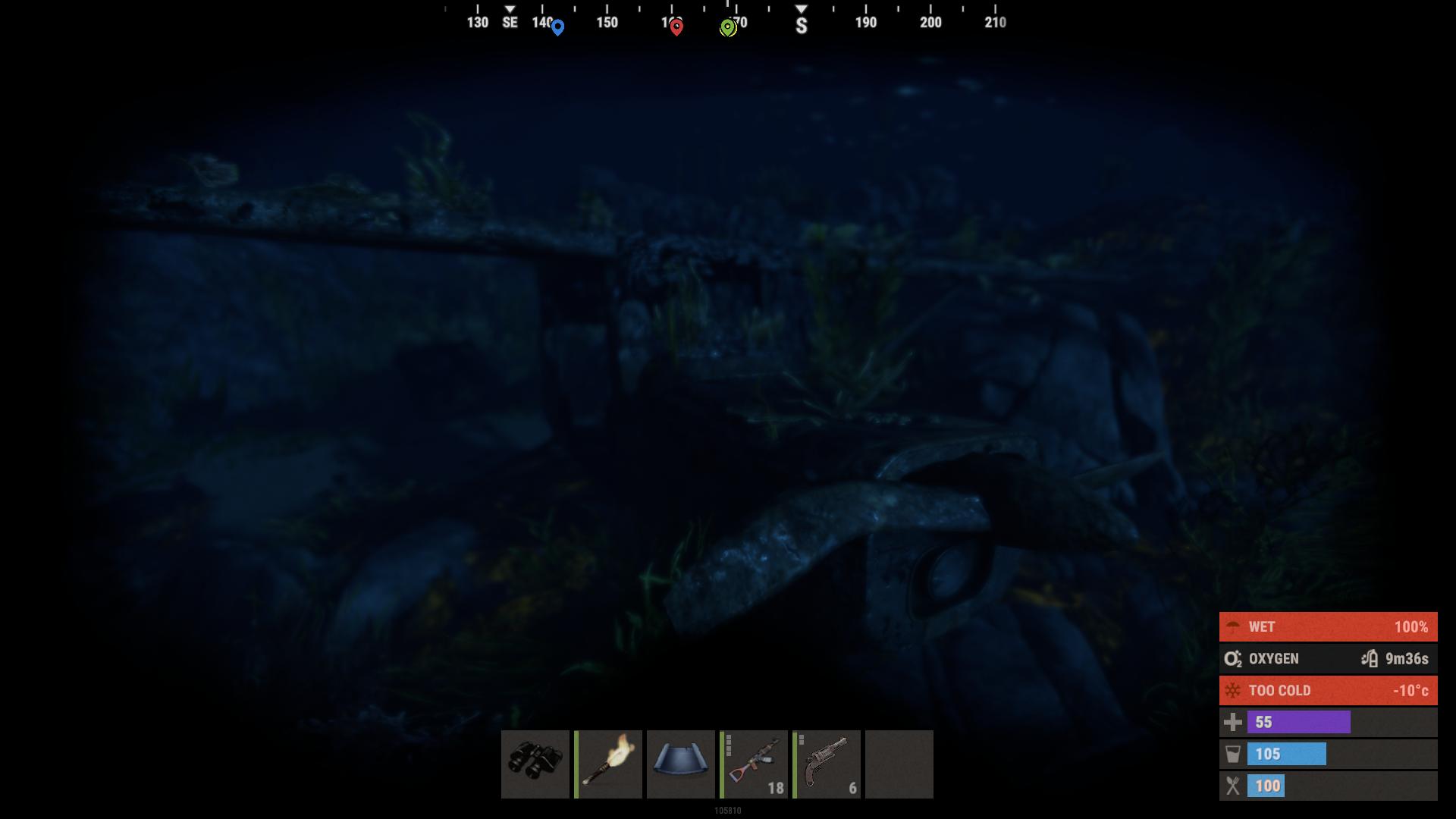Select the binoculars in the first hotbar slot

point(535,764)
